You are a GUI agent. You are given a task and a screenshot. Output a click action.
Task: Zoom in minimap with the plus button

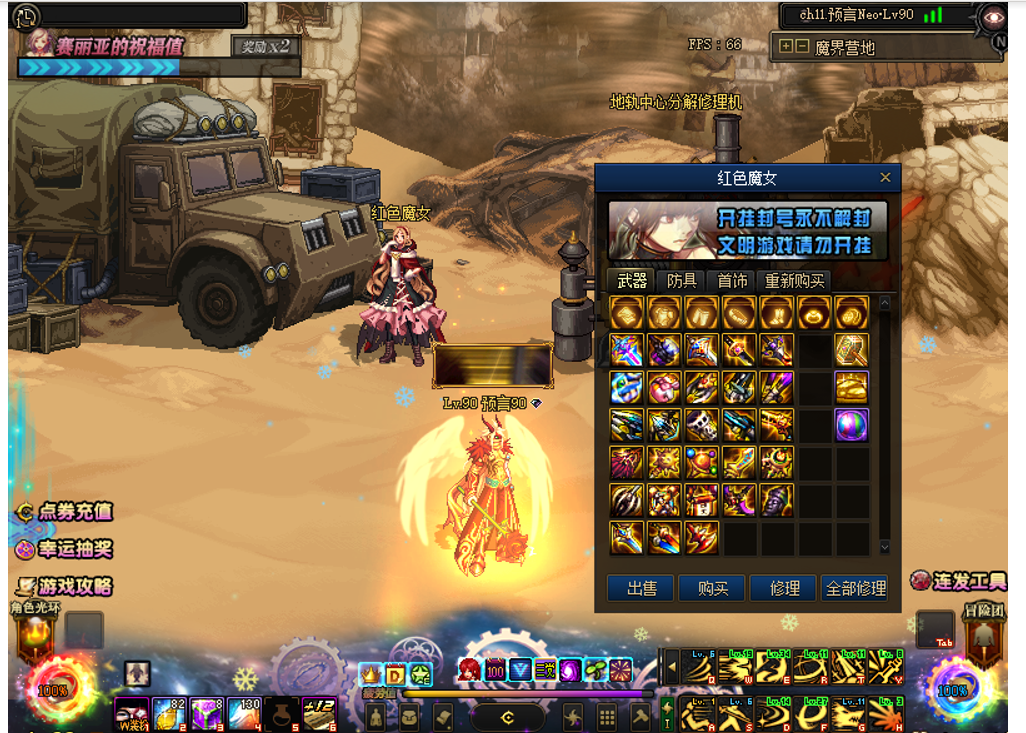point(786,46)
